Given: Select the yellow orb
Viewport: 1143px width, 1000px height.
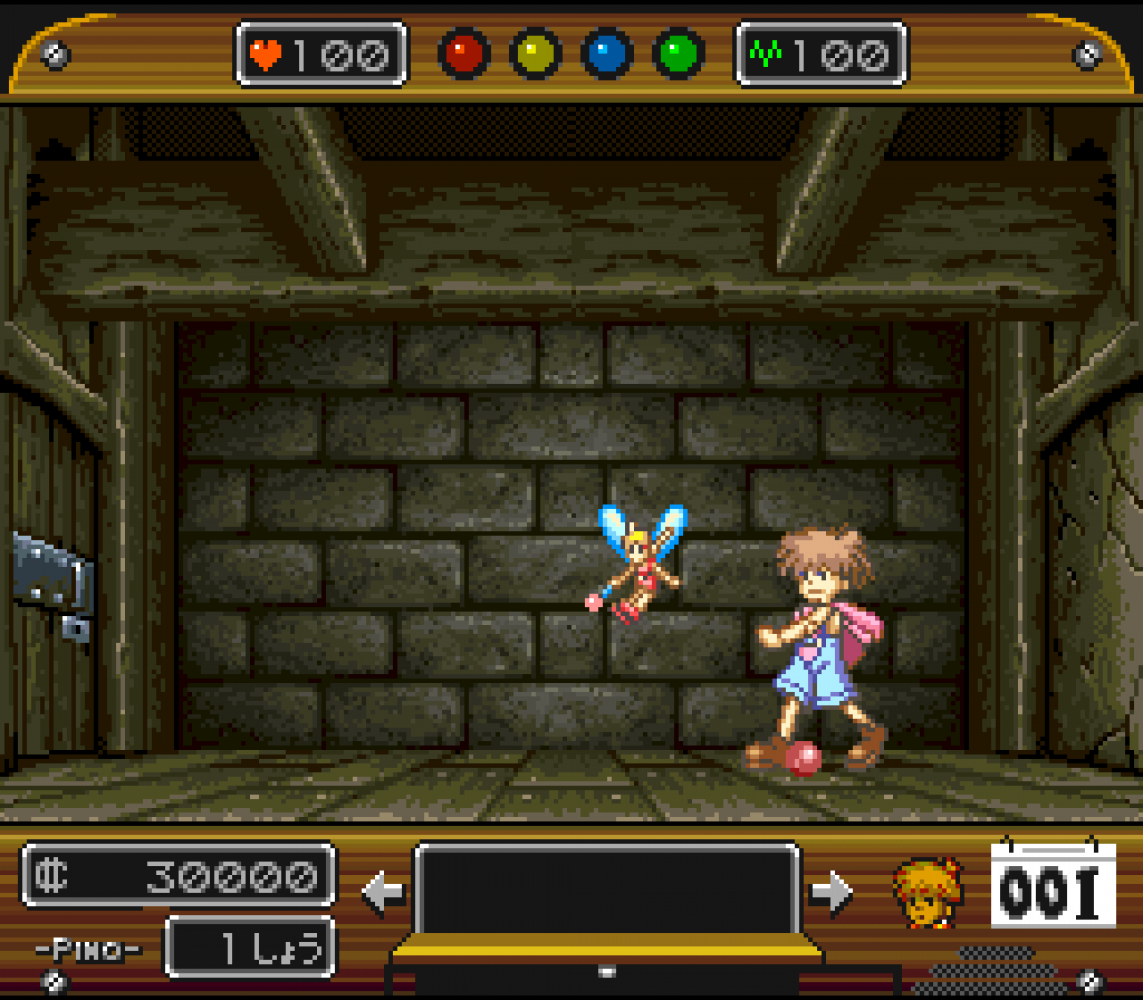Looking at the screenshot, I should [x=535, y=54].
